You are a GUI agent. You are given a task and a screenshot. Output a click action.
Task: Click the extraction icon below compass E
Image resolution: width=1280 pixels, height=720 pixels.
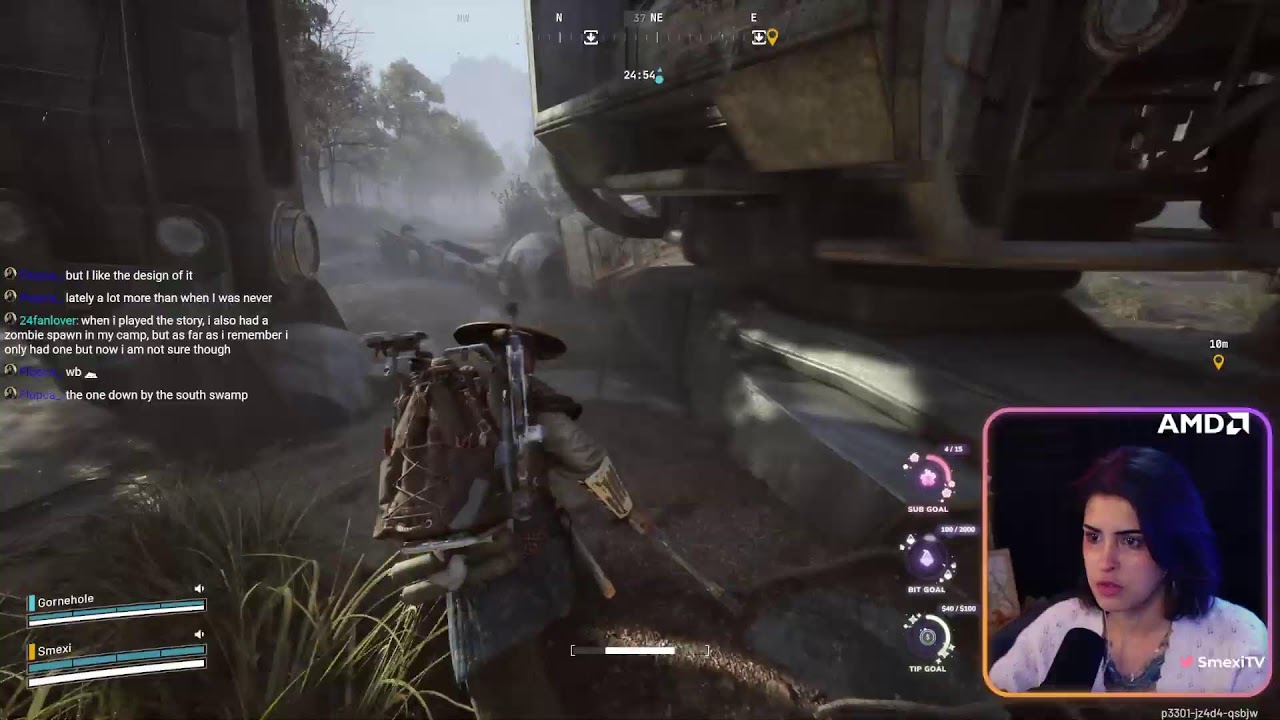click(x=758, y=38)
